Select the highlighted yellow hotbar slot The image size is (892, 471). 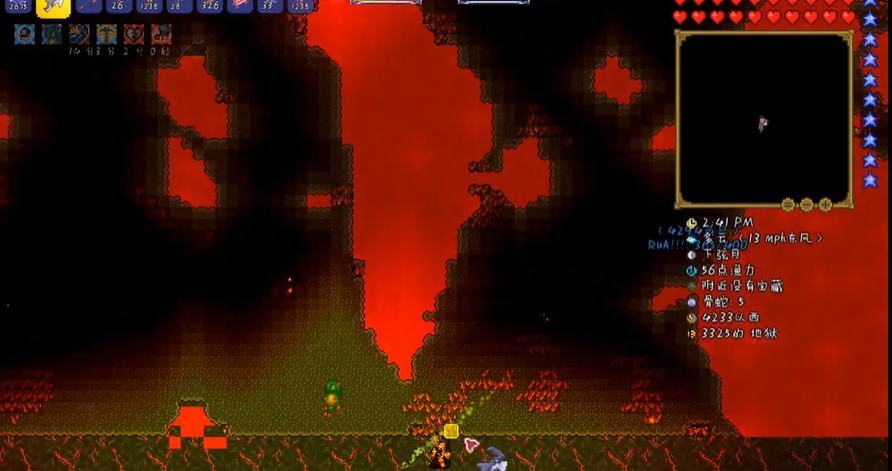tap(52, 6)
